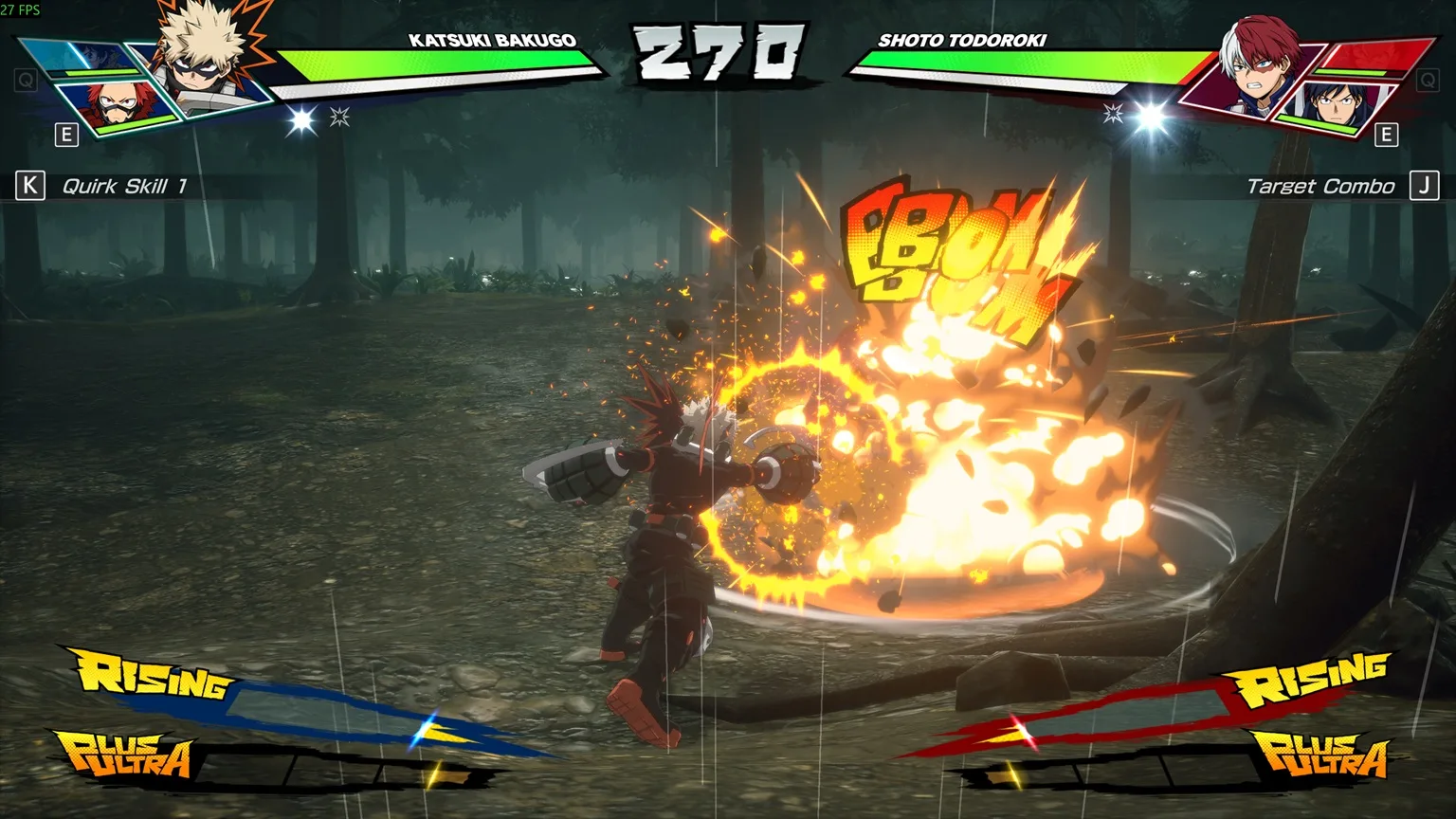This screenshot has height=819, width=1456.
Task: Select the Target Combo entry
Action: point(1320,186)
